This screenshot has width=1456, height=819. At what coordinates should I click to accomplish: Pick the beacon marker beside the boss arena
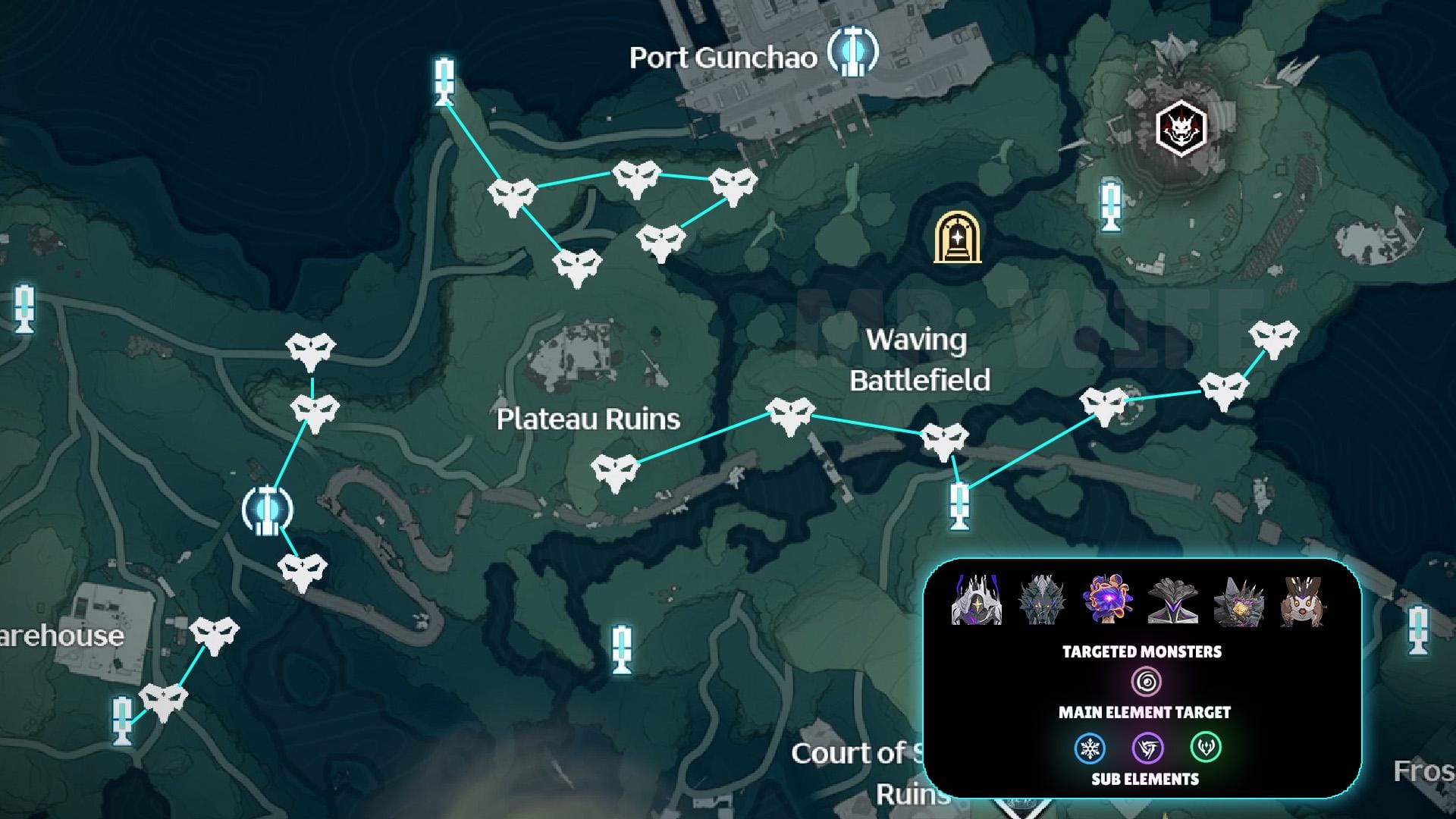(1111, 204)
